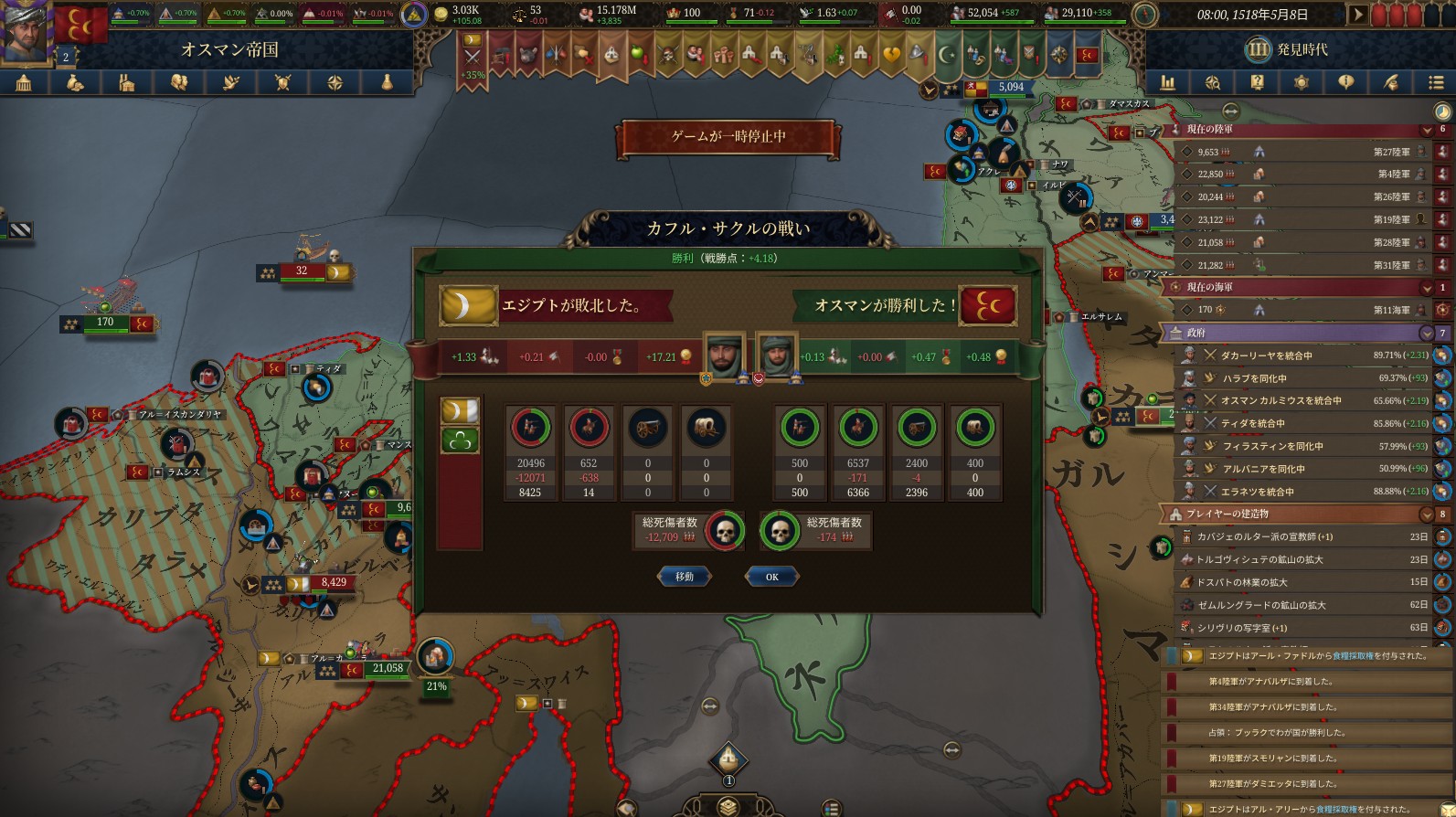
Task: Select the 第11海軍 navy row
Action: pyautogui.click(x=1307, y=310)
